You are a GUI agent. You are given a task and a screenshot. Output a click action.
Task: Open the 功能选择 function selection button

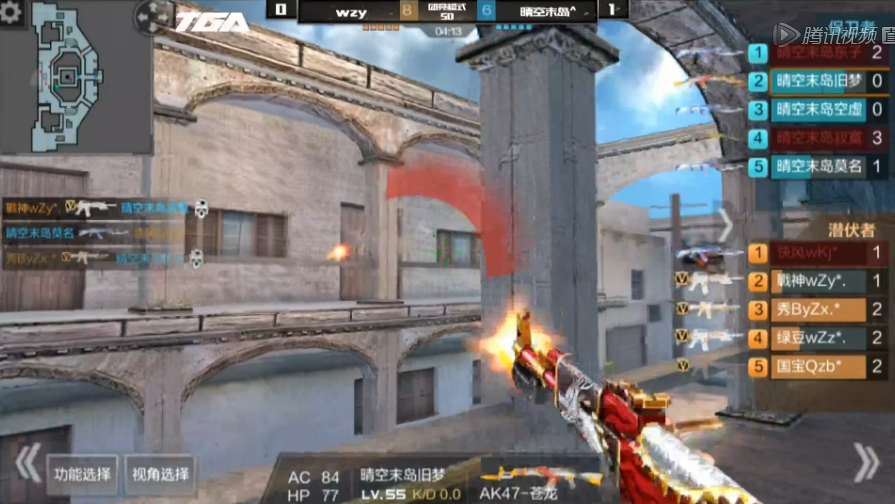tap(84, 474)
